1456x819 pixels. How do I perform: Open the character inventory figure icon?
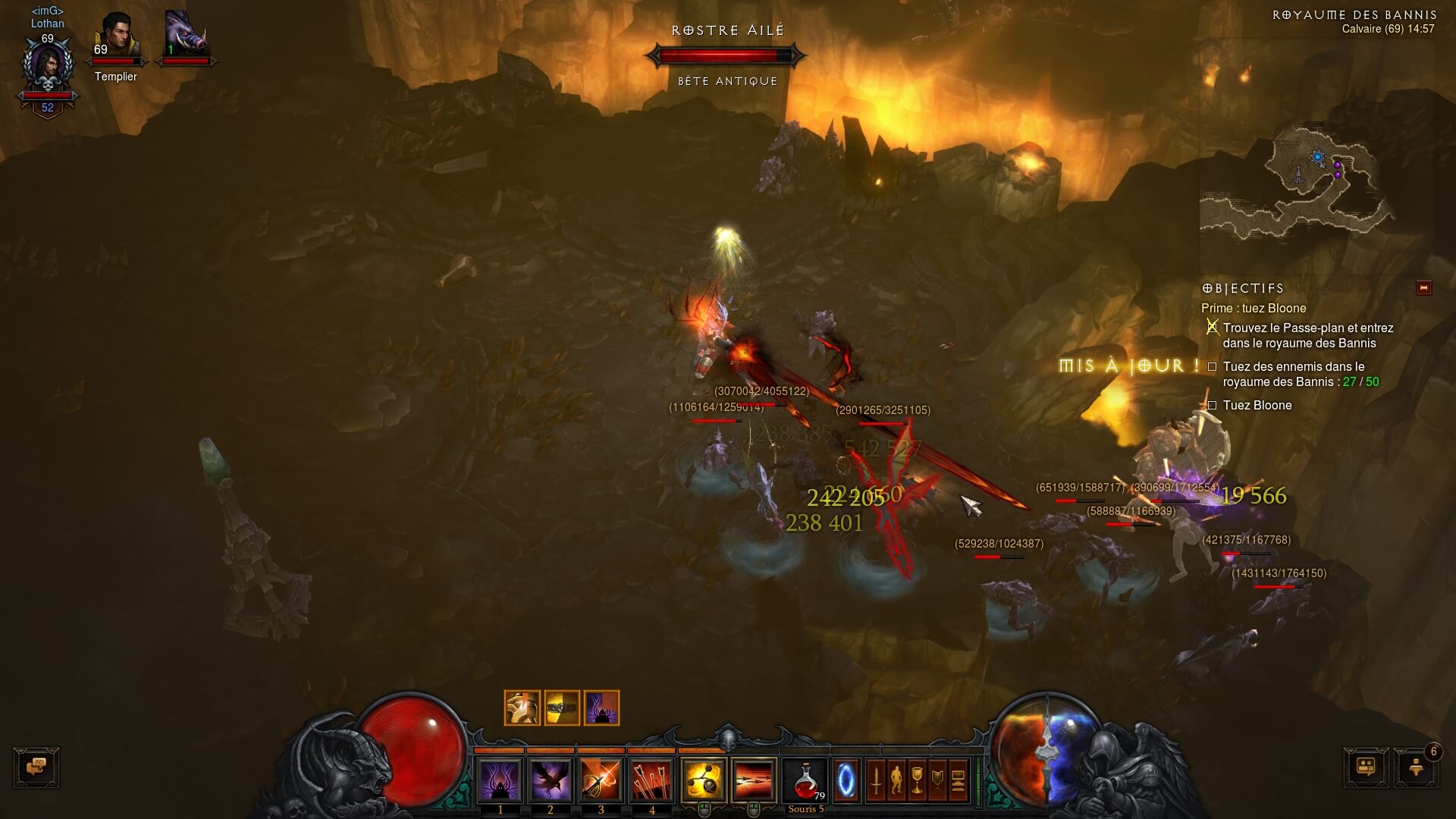tap(896, 780)
